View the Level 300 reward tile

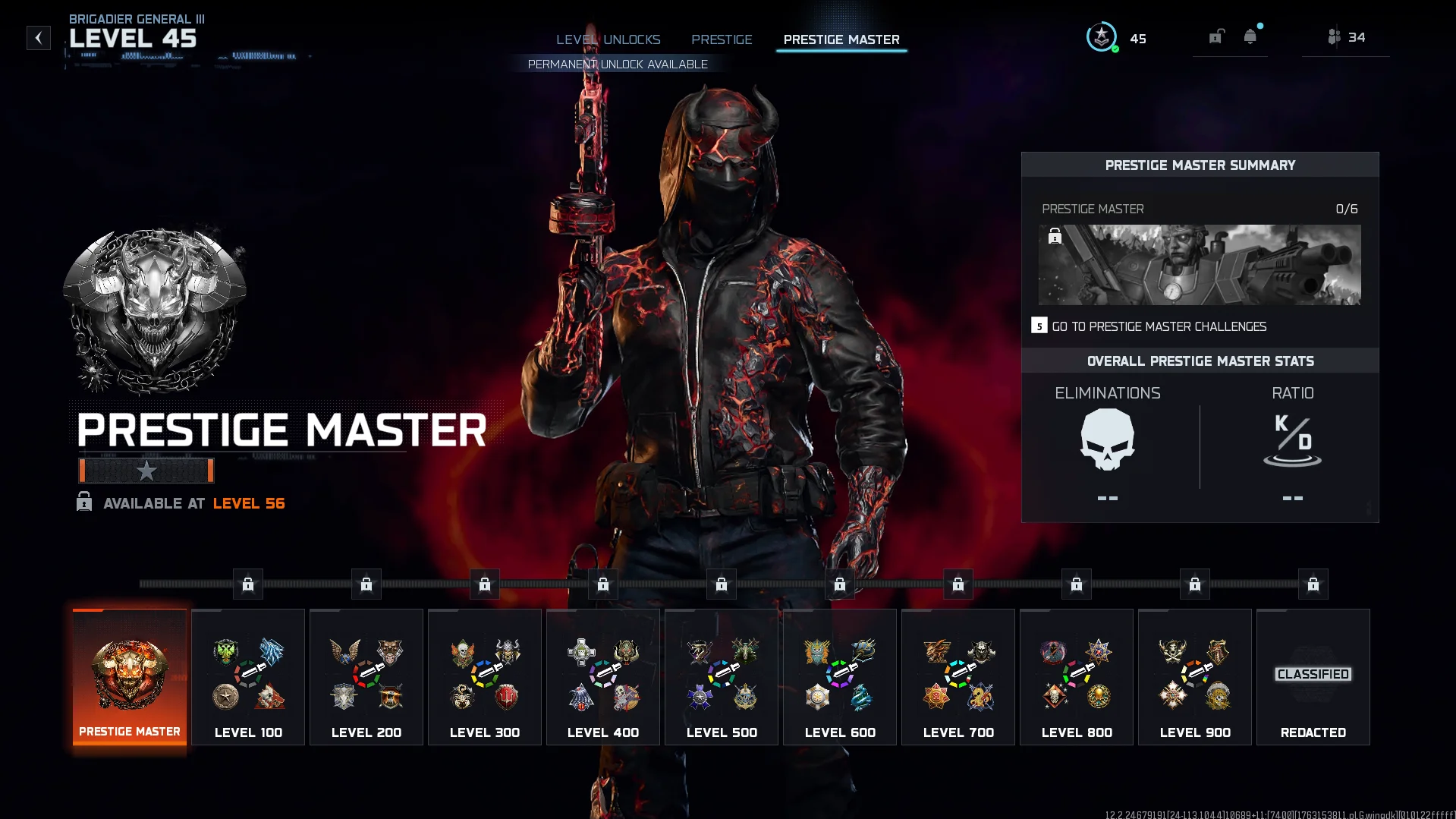[485, 677]
